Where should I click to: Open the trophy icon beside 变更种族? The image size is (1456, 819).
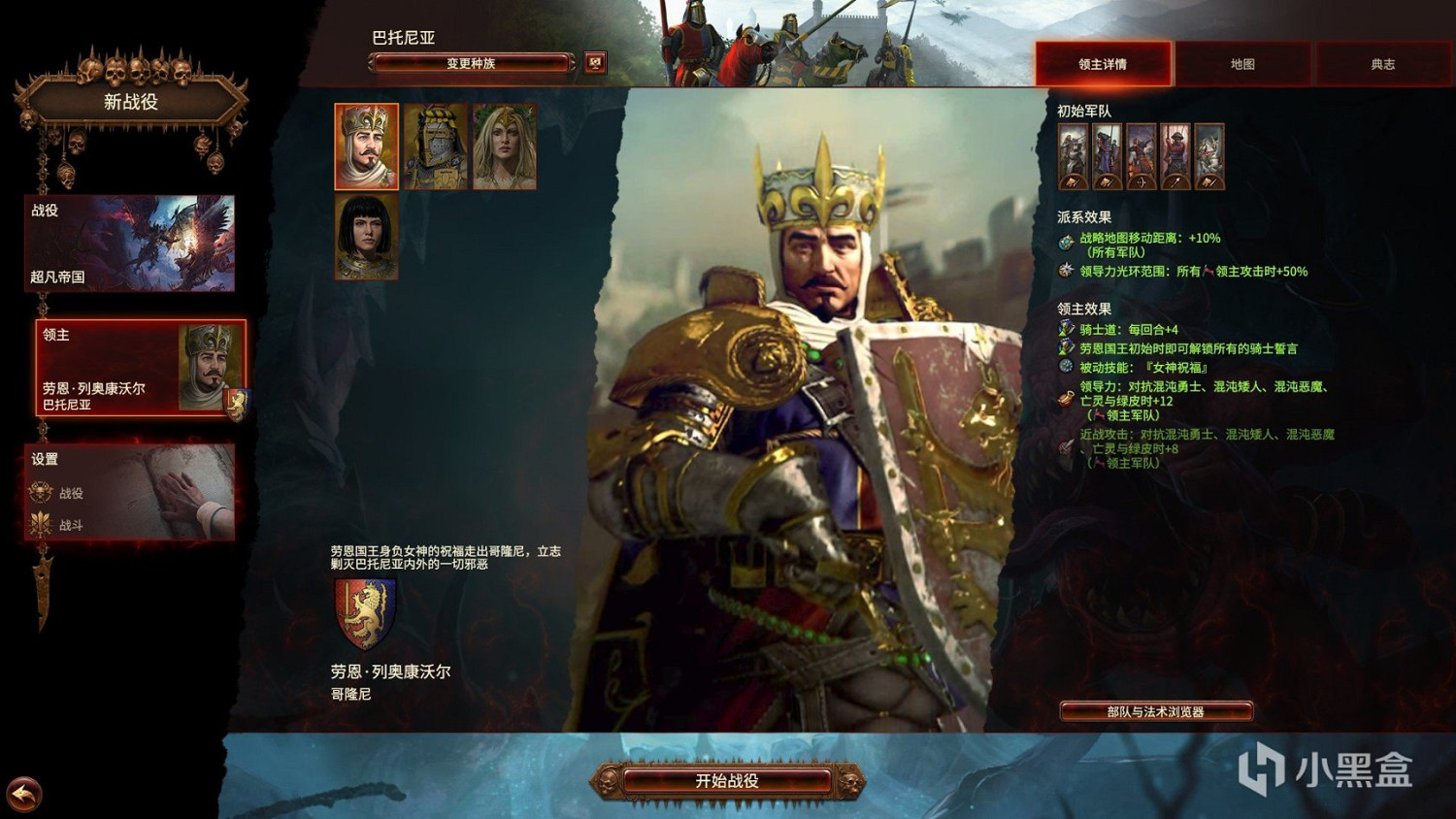pyautogui.click(x=595, y=60)
